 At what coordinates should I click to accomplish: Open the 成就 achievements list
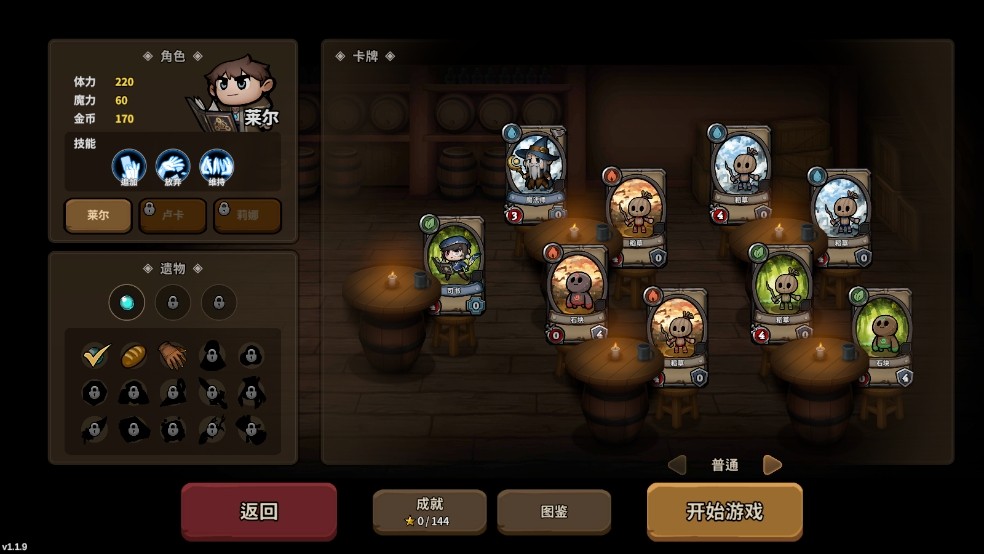point(429,511)
